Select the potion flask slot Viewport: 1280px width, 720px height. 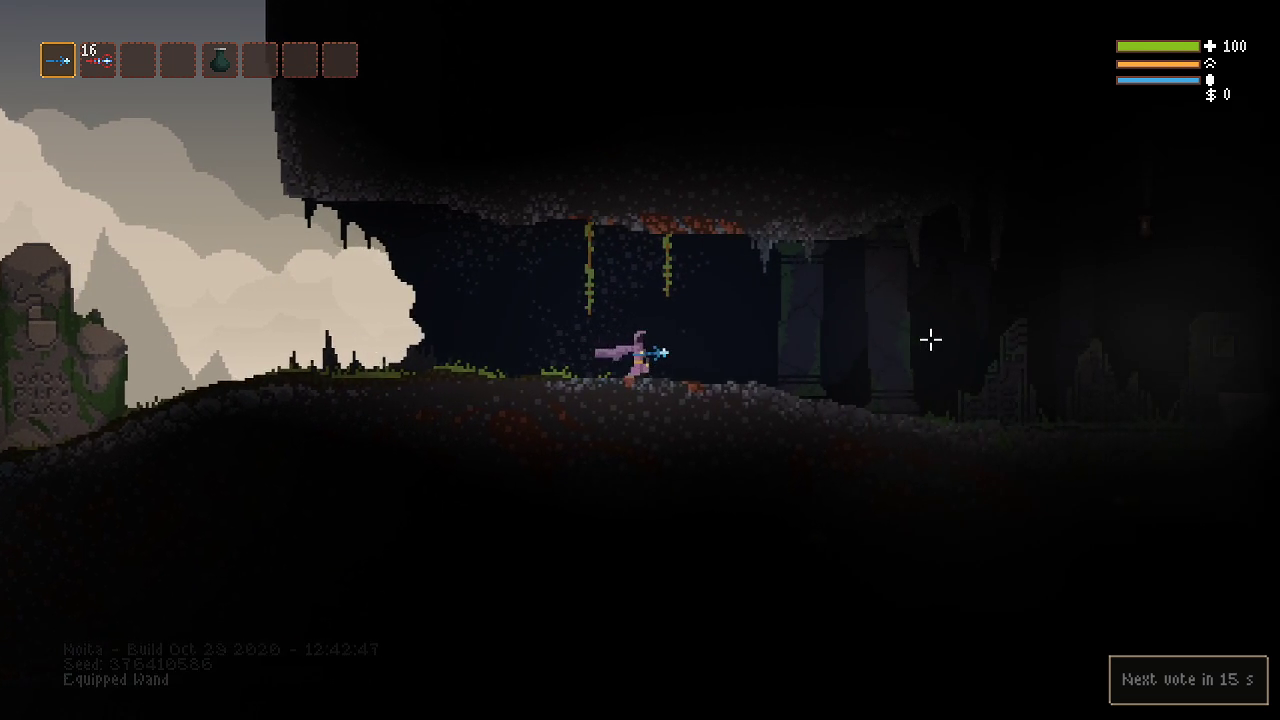coord(220,60)
